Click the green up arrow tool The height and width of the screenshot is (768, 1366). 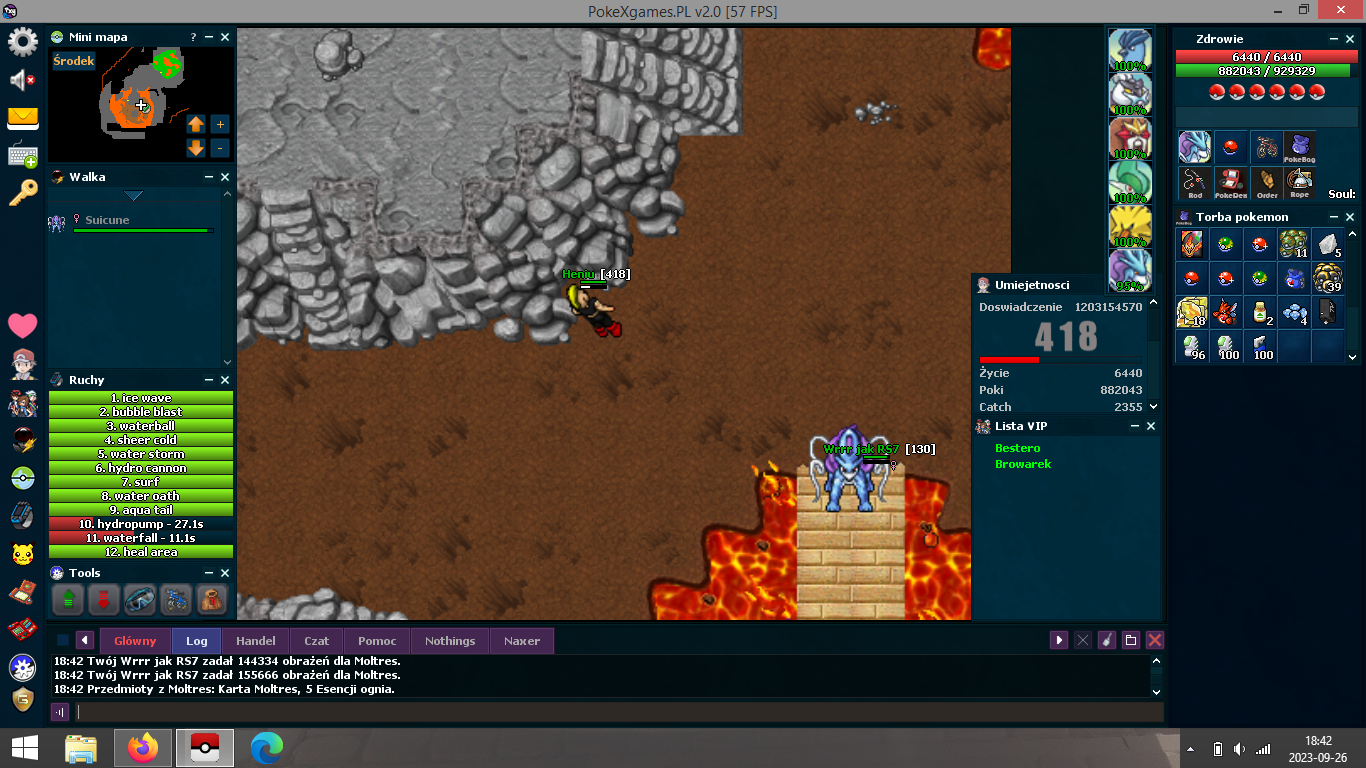tap(69, 600)
